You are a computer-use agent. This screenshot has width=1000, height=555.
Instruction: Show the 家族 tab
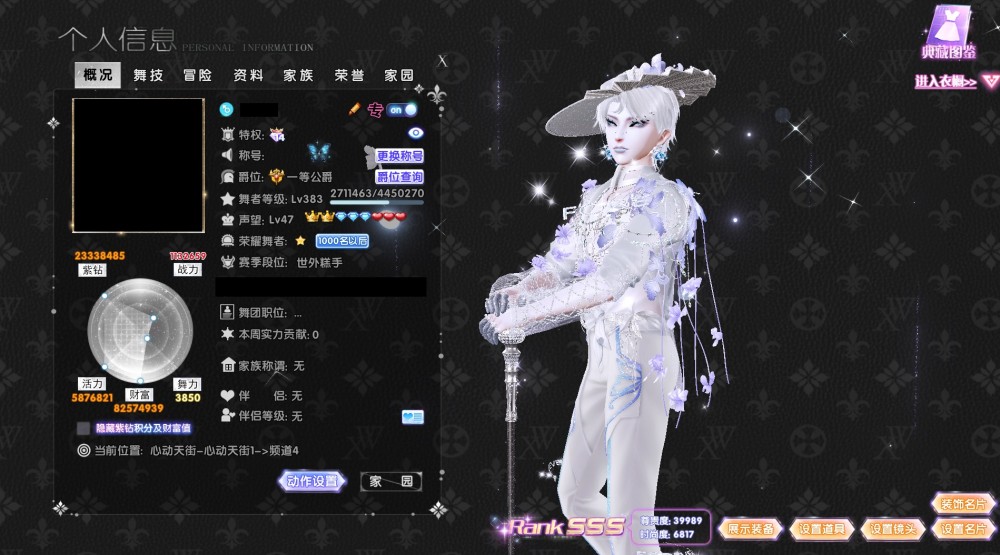tap(298, 75)
